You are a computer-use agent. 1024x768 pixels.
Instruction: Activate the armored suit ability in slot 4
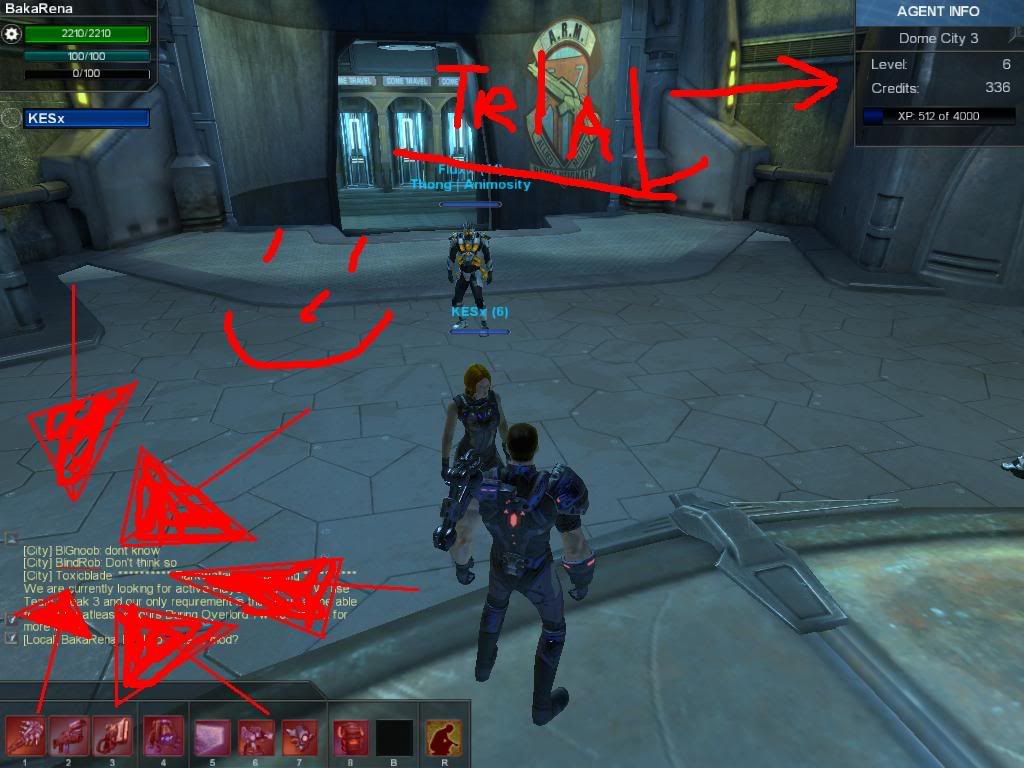162,736
